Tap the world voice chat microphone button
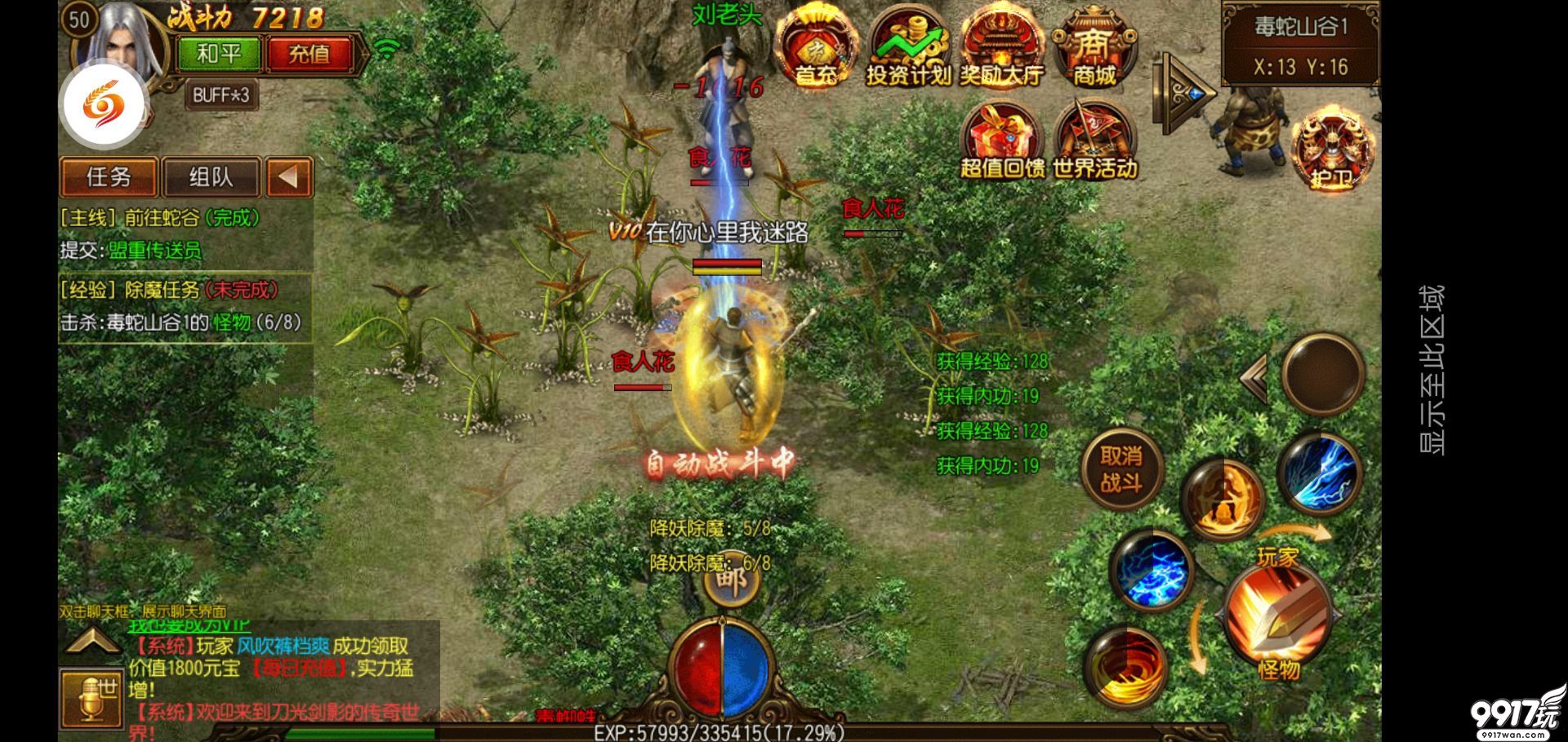This screenshot has width=1568, height=742. (91, 699)
